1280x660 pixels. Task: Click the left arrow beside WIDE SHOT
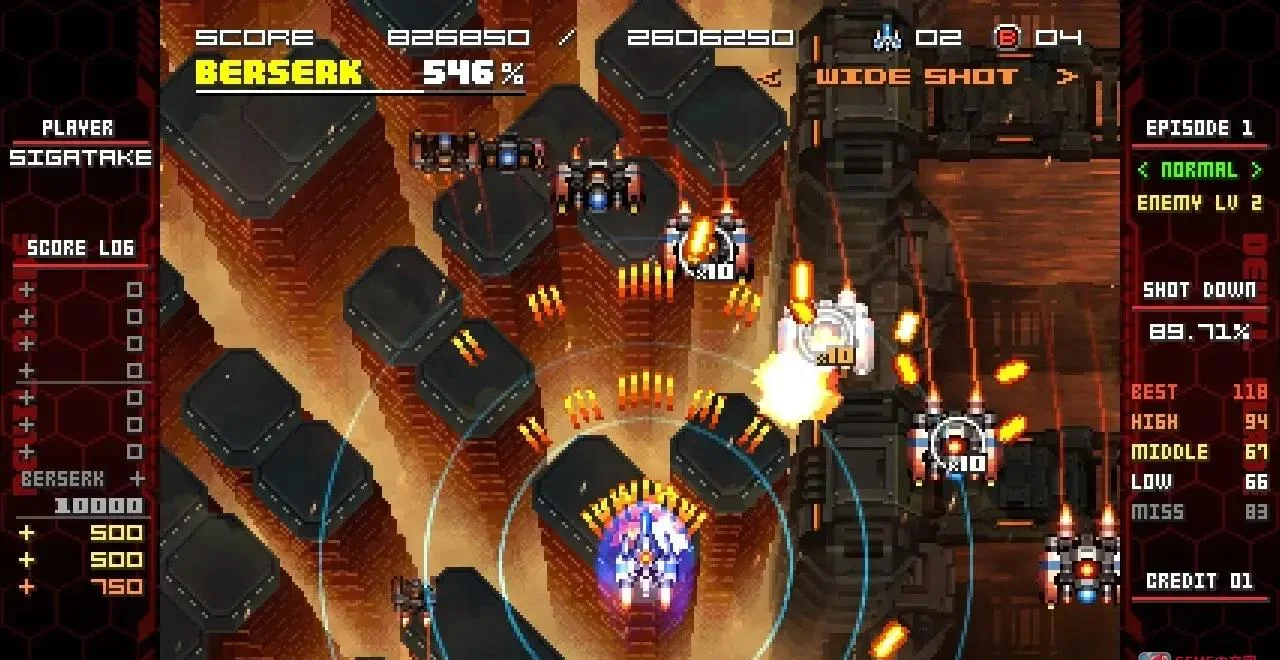(768, 77)
